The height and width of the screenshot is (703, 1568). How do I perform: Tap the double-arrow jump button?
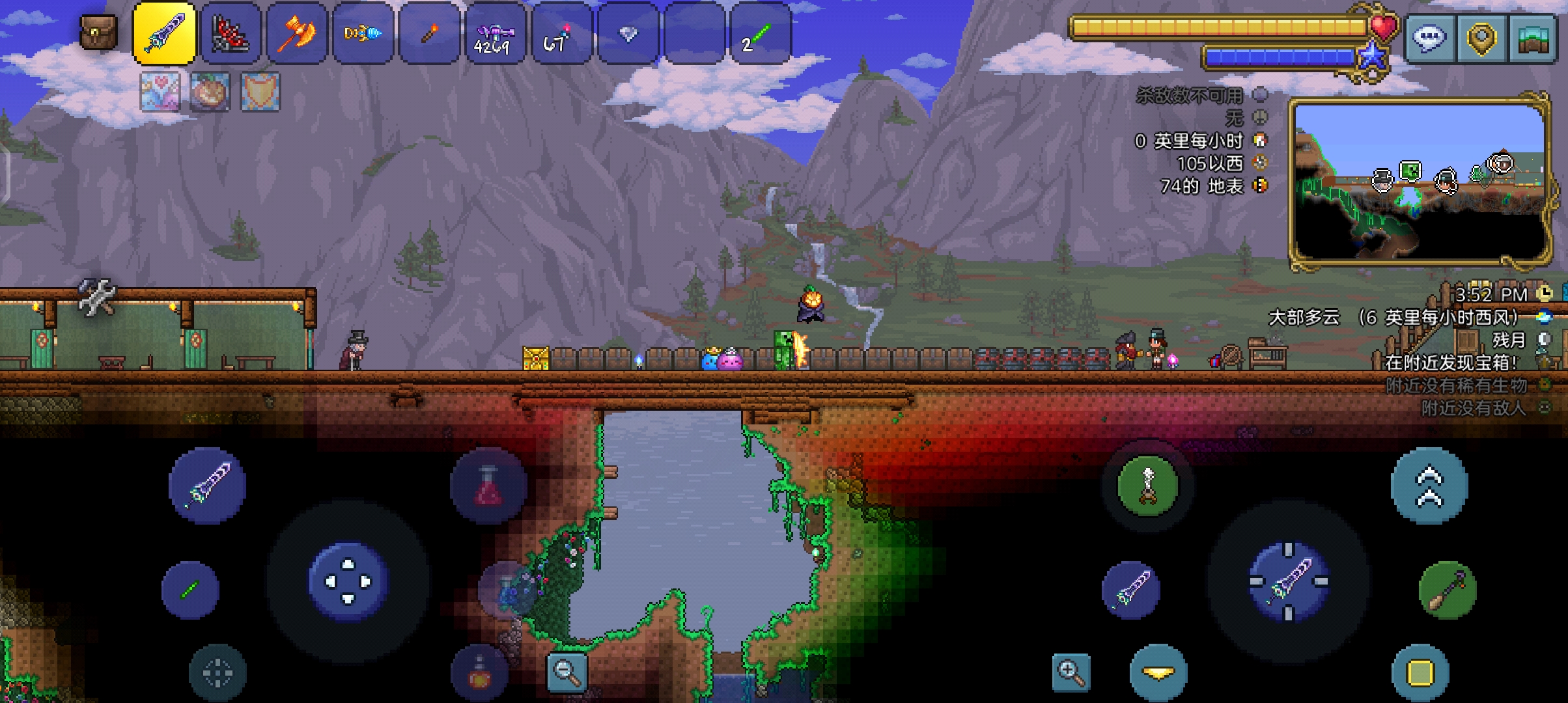(x=1429, y=485)
